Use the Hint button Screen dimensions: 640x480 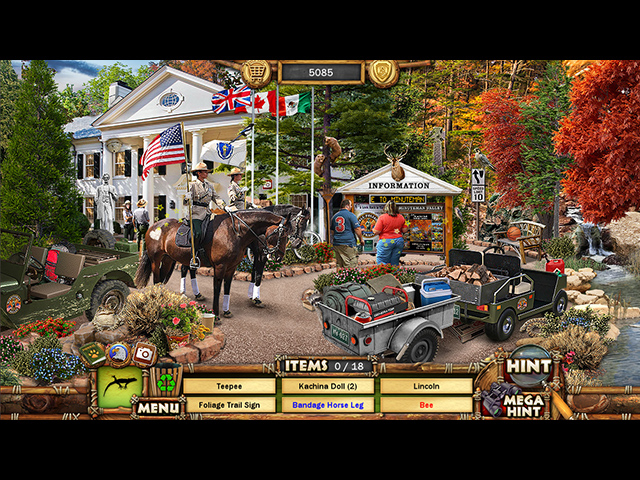(x=528, y=366)
